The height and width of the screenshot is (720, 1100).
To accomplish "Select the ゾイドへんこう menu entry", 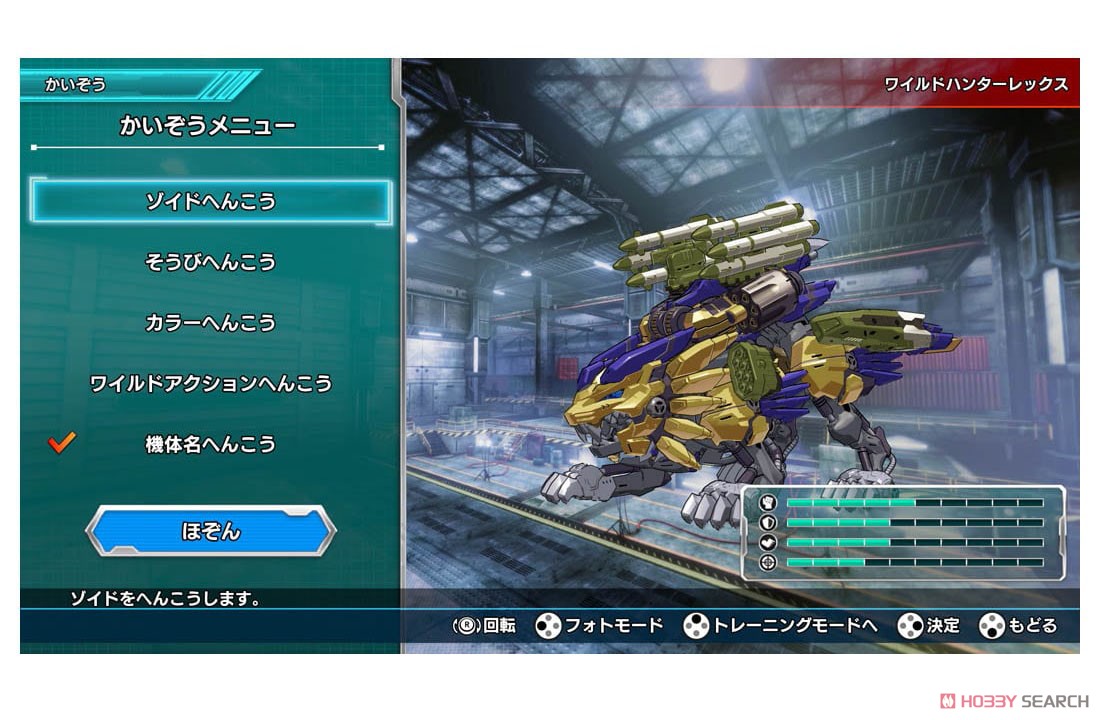I will click(210, 202).
